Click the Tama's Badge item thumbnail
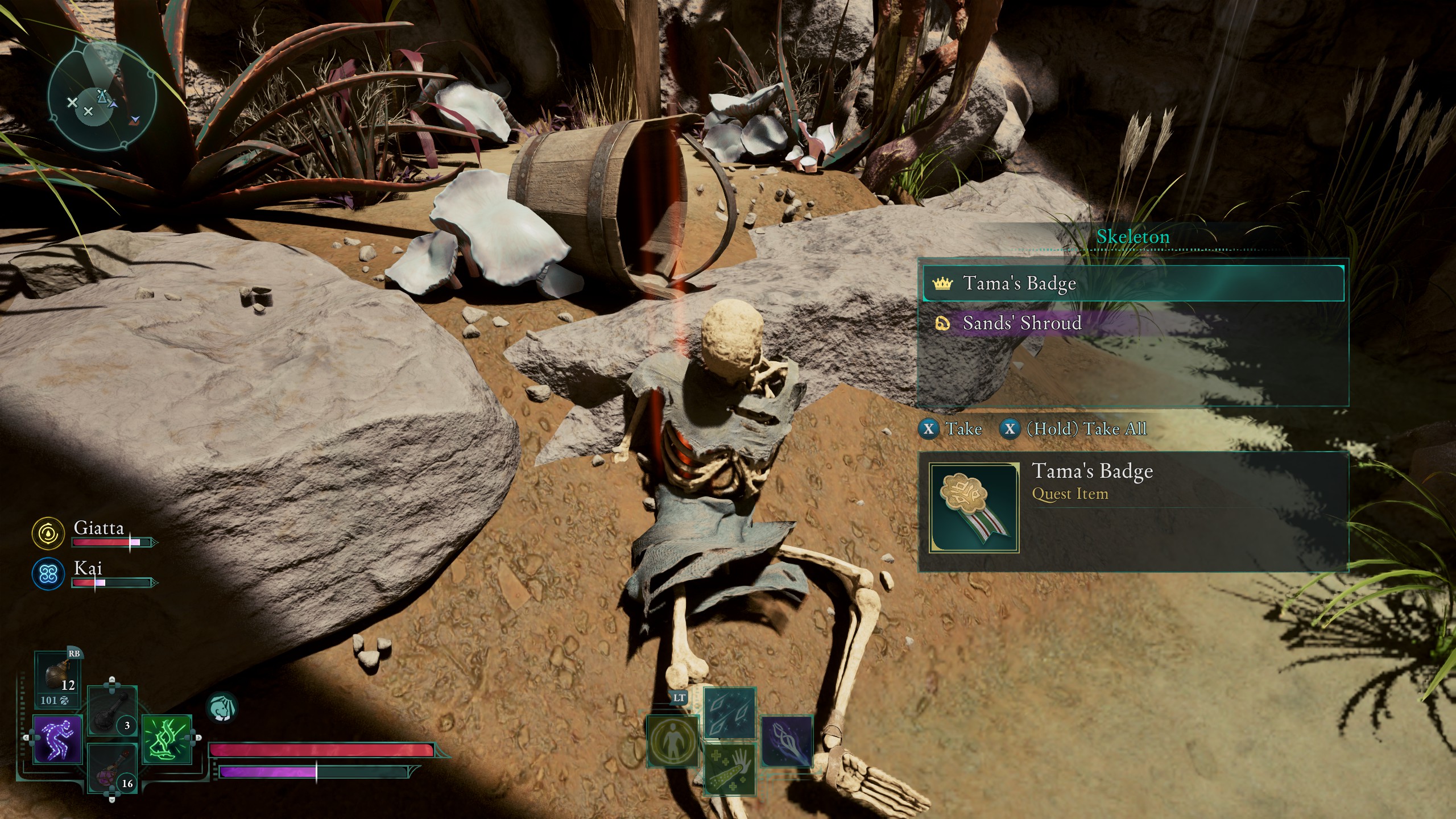Viewport: 1456px width, 819px height. pyautogui.click(x=974, y=508)
